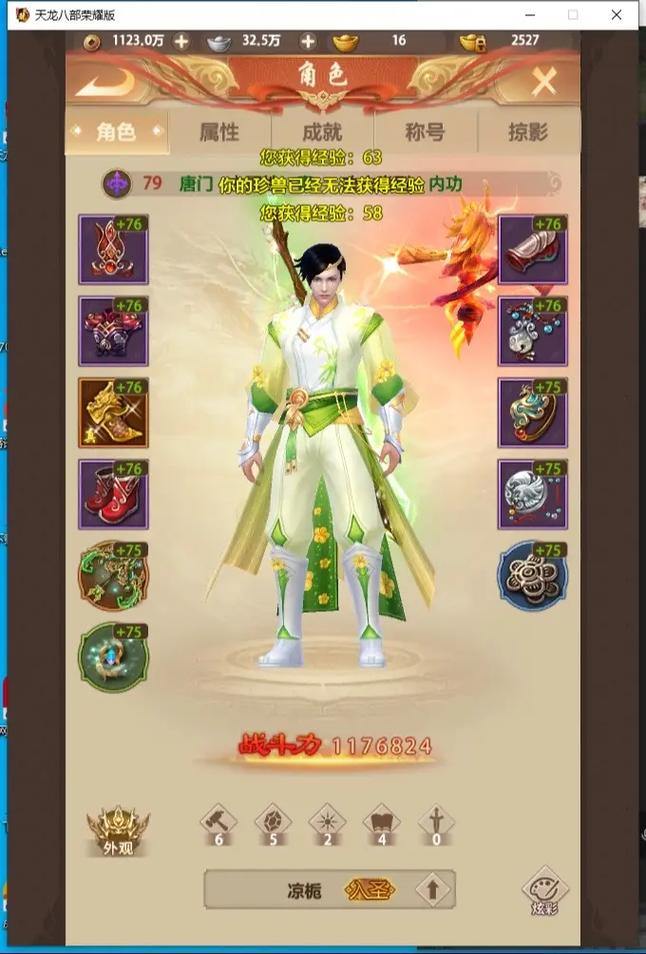Select the silver dragon pendant slot
646x954 pixels.
532,494
